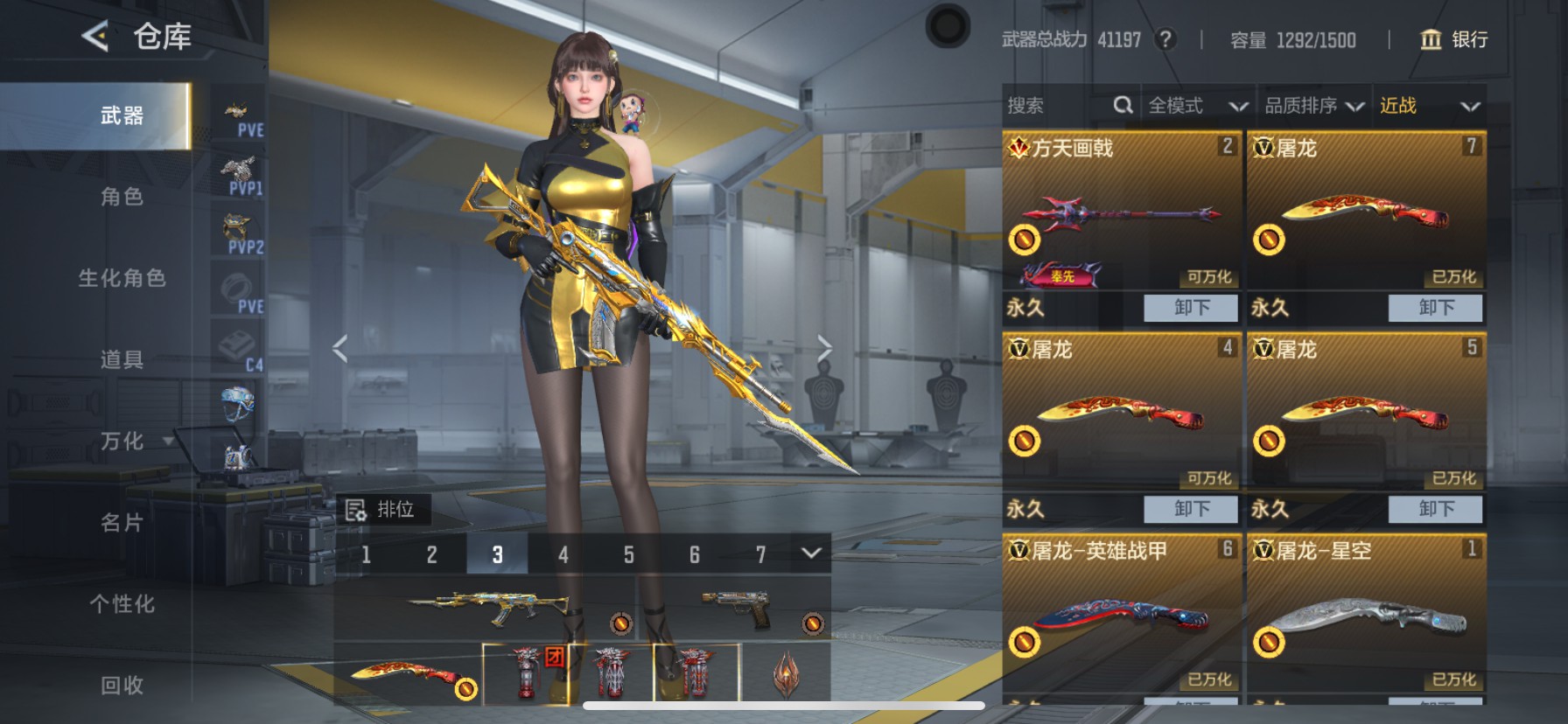This screenshot has width=1568, height=724.
Task: Unequip the 方天画戟 with its 卸下 button
Action: 1191,308
